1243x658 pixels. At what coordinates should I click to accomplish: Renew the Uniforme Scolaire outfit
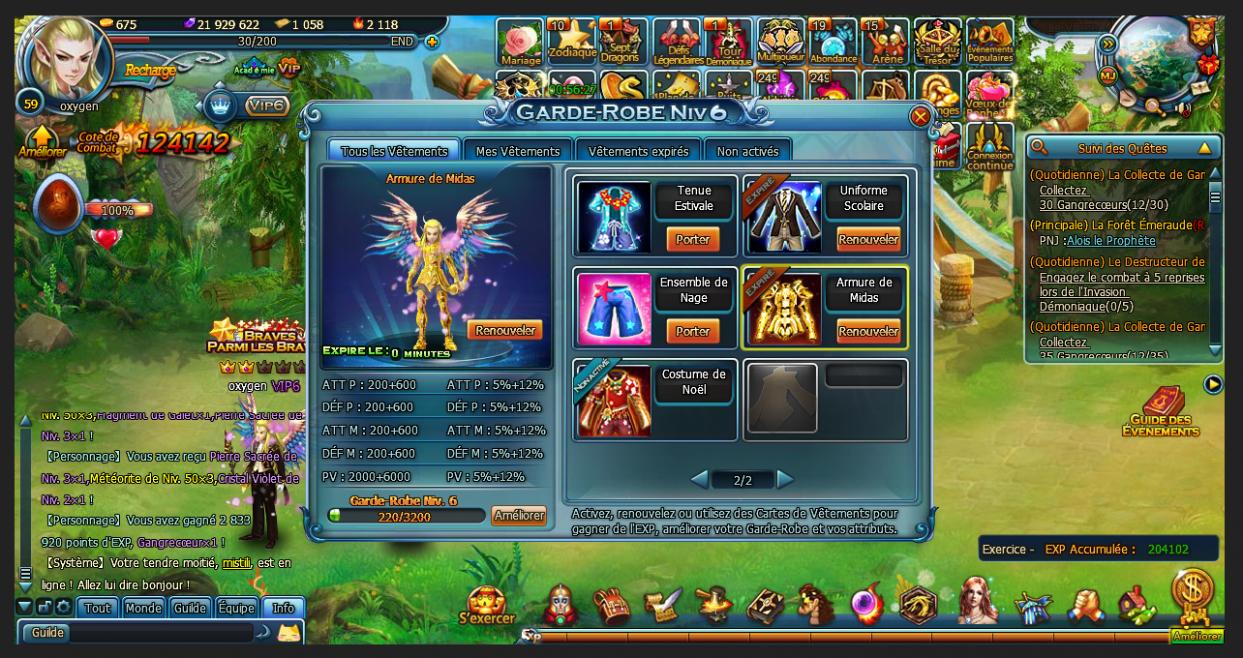[868, 240]
